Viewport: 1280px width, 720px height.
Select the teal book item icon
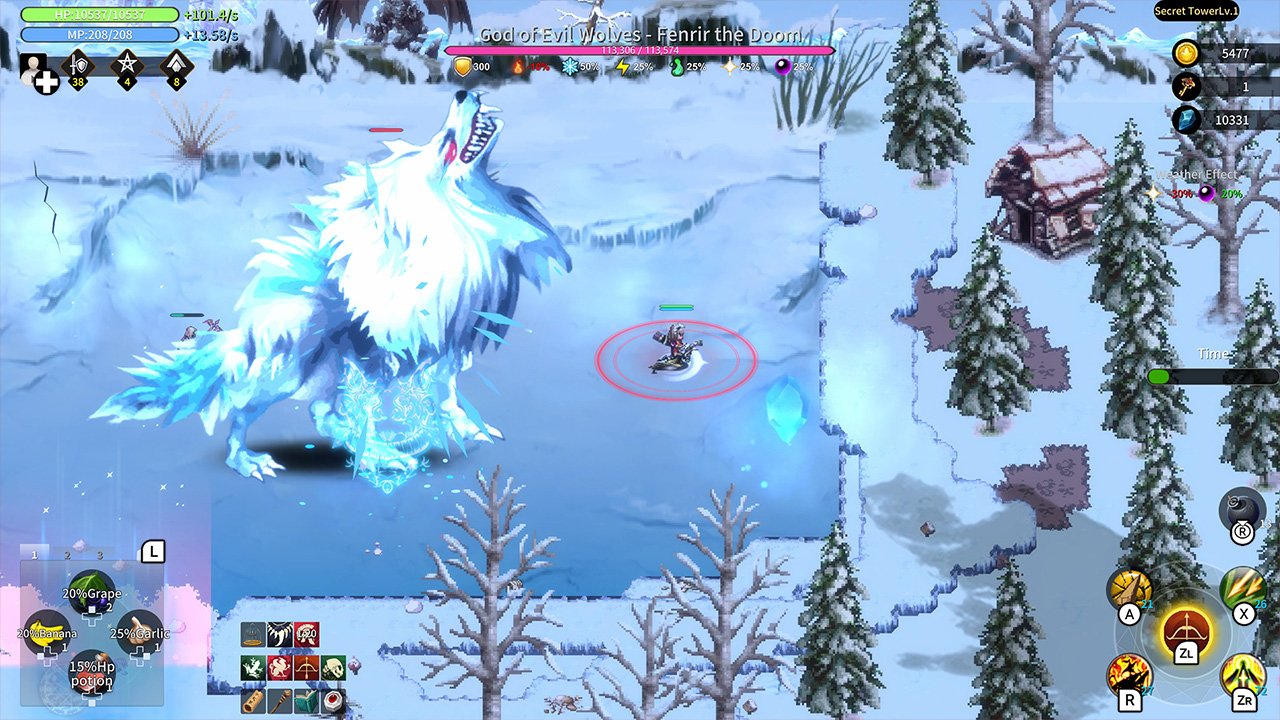point(307,700)
